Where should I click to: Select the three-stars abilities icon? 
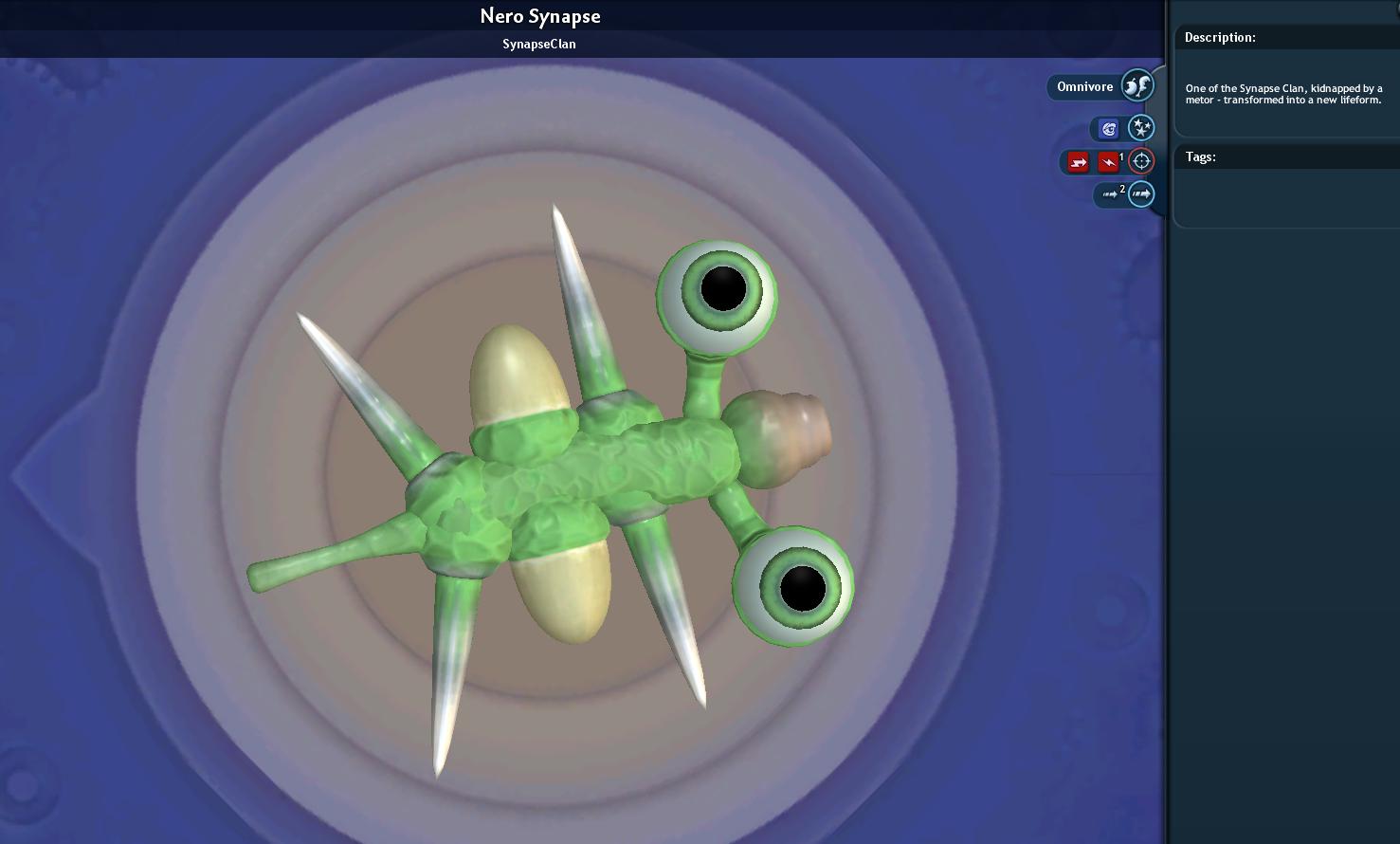[1140, 128]
